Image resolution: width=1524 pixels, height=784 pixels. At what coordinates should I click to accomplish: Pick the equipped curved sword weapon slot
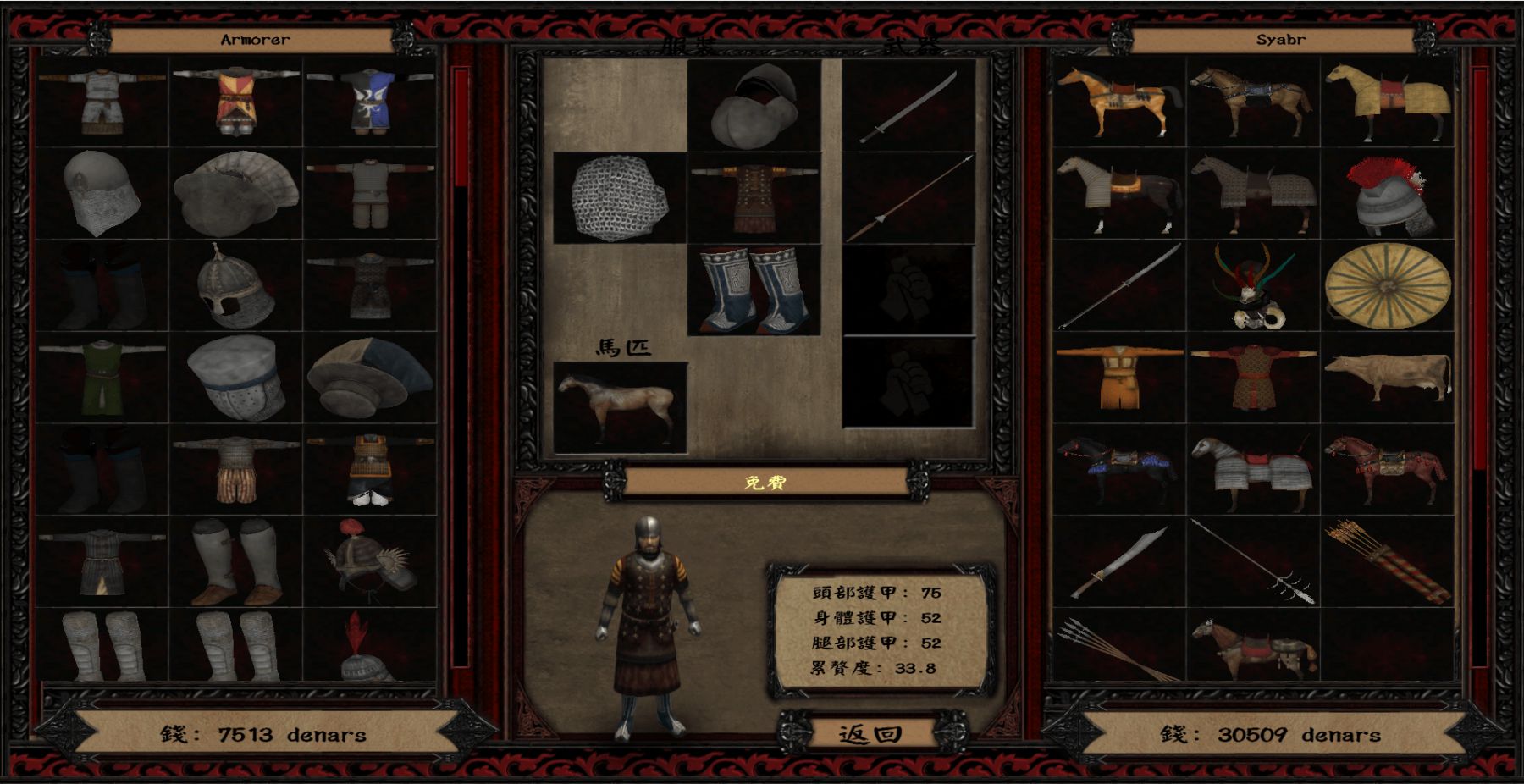(x=908, y=106)
